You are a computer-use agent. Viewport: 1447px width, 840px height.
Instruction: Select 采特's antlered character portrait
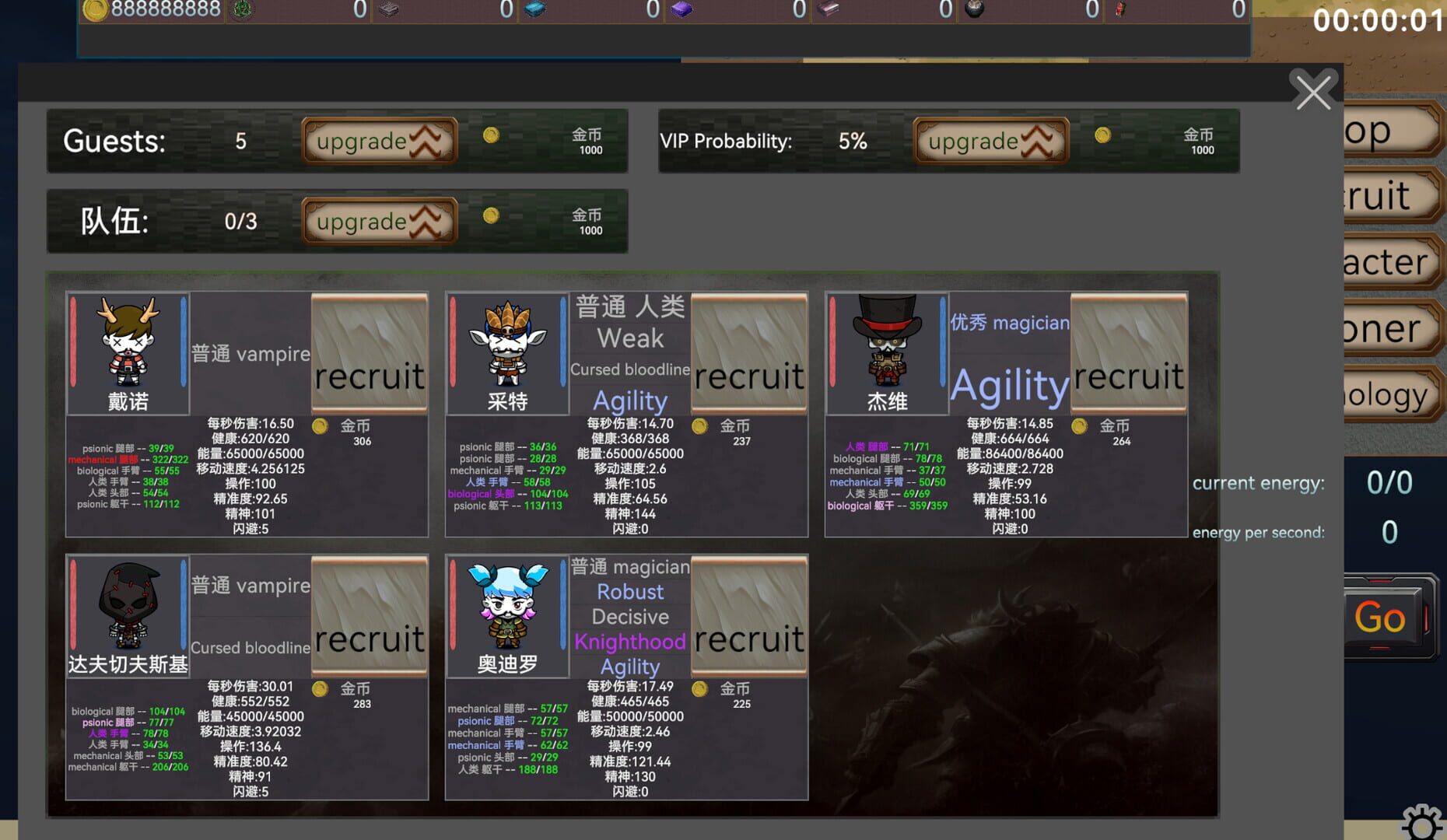pos(507,350)
